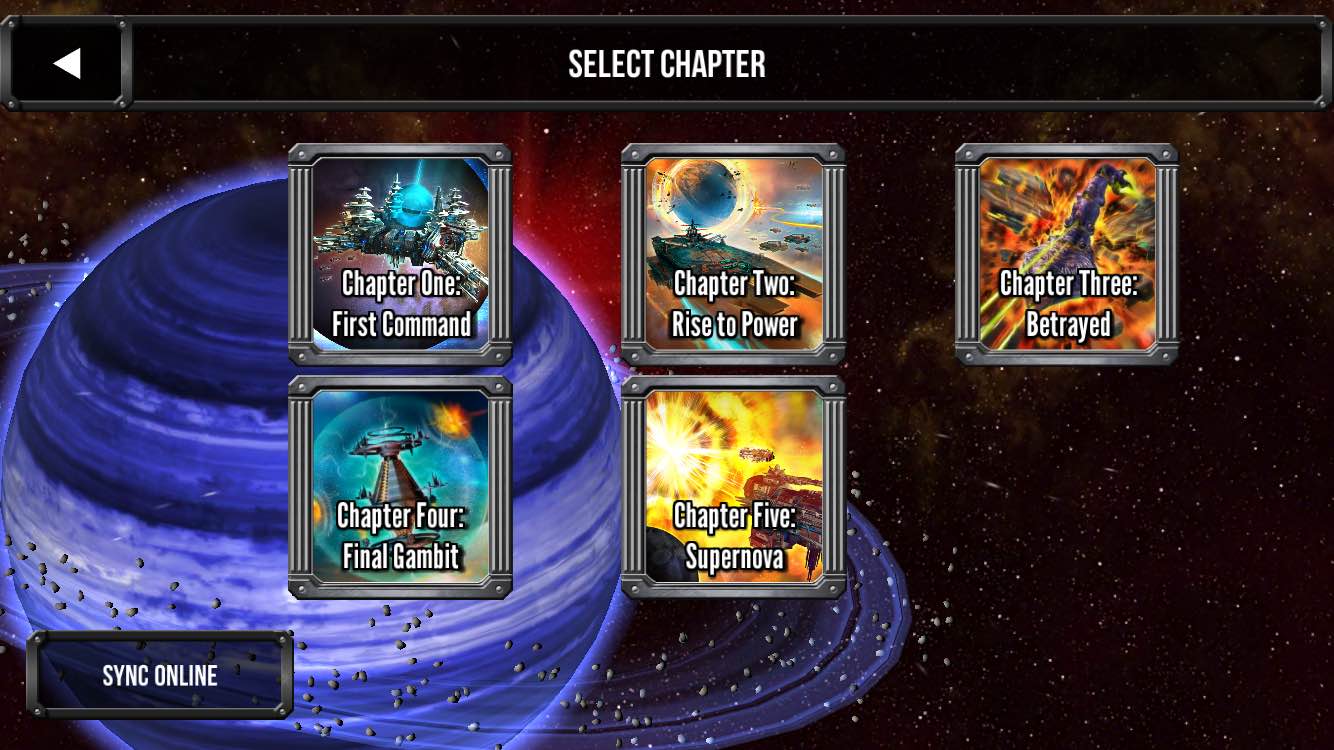
Task: Launch Chapter Five: Supernova
Action: (733, 487)
